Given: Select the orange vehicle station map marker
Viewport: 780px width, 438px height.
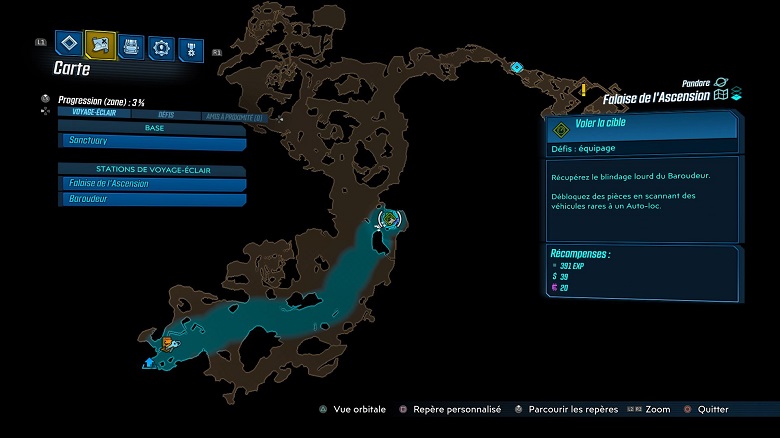Looking at the screenshot, I should pos(167,343).
